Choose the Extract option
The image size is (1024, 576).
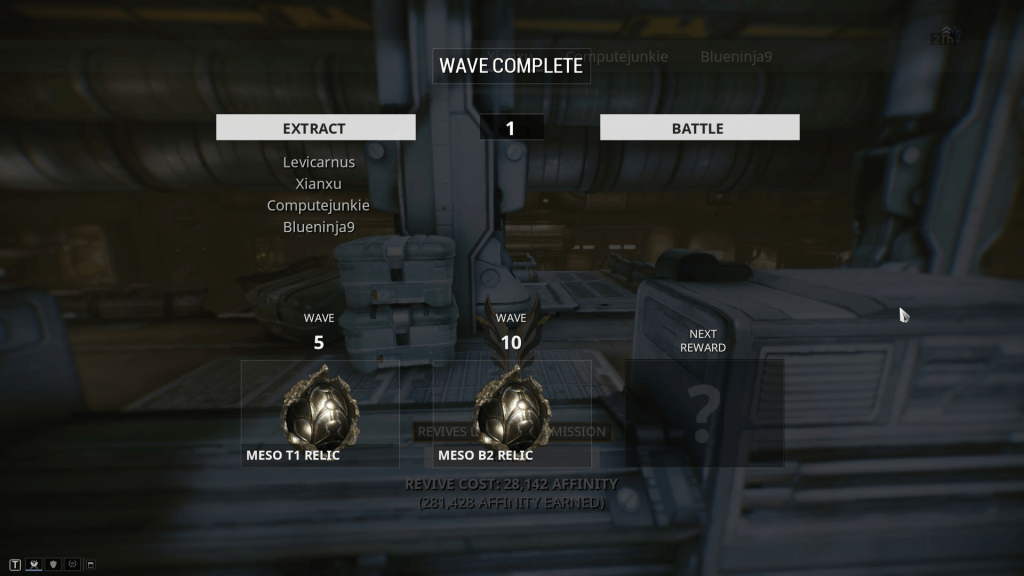click(x=315, y=128)
